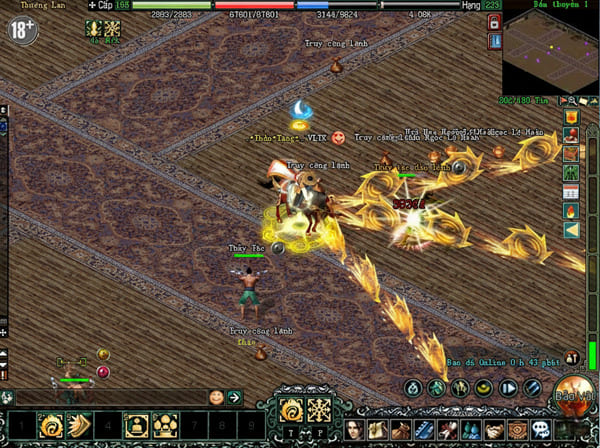
Task: Select the calendar icon in the side menu
Action: coord(571,190)
